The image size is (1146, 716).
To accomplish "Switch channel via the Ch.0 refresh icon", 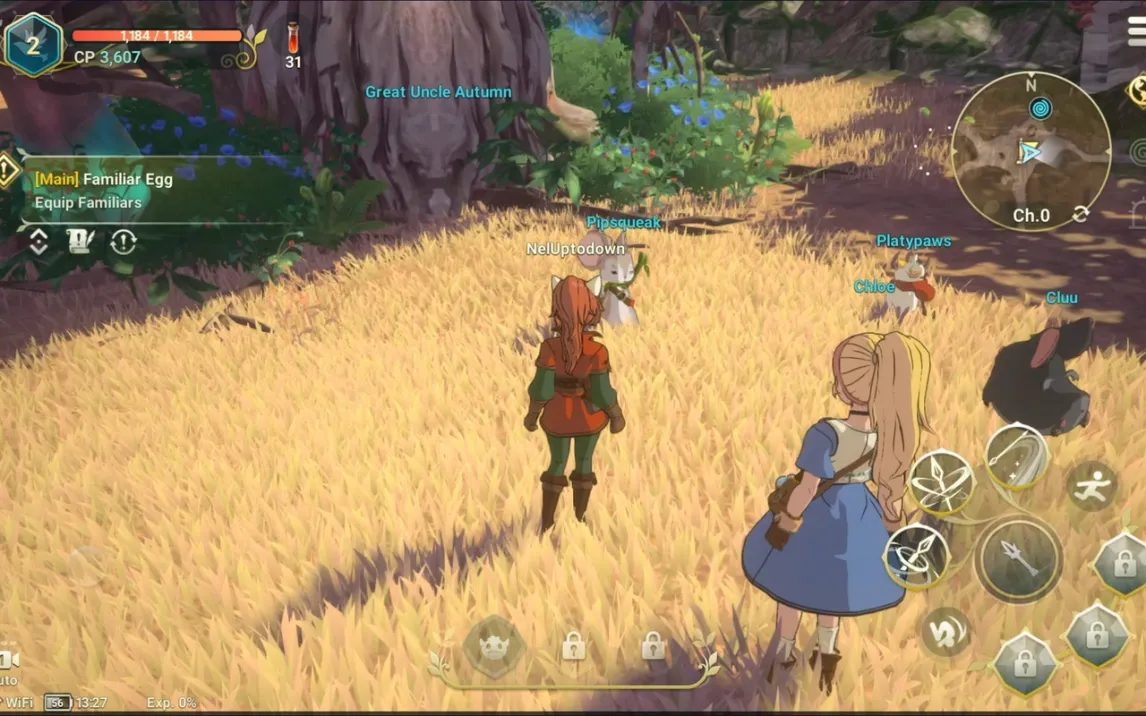I will coord(1080,215).
